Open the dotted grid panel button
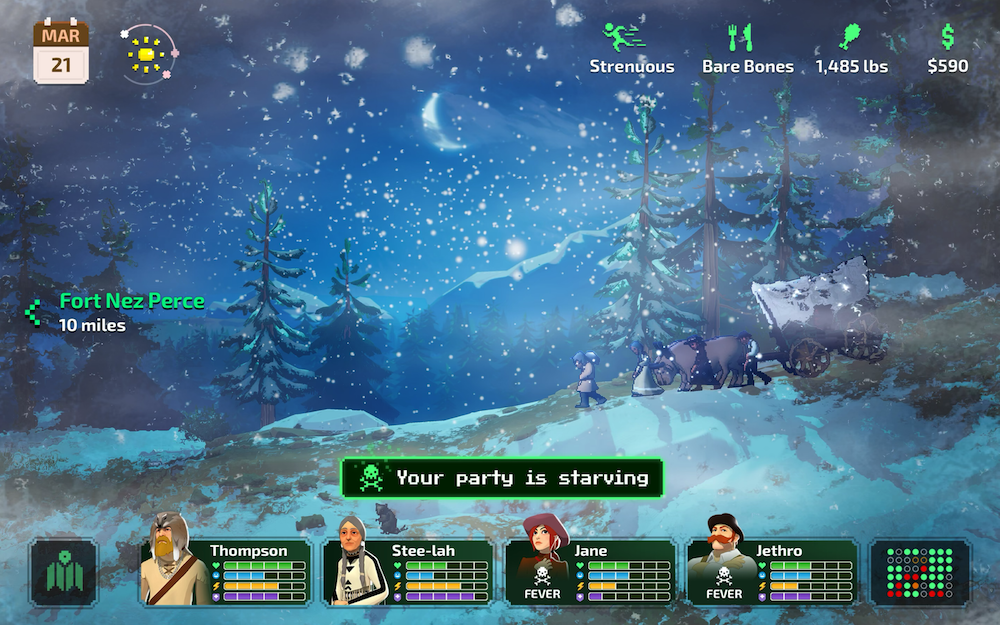This screenshot has width=1000, height=625. (x=920, y=573)
